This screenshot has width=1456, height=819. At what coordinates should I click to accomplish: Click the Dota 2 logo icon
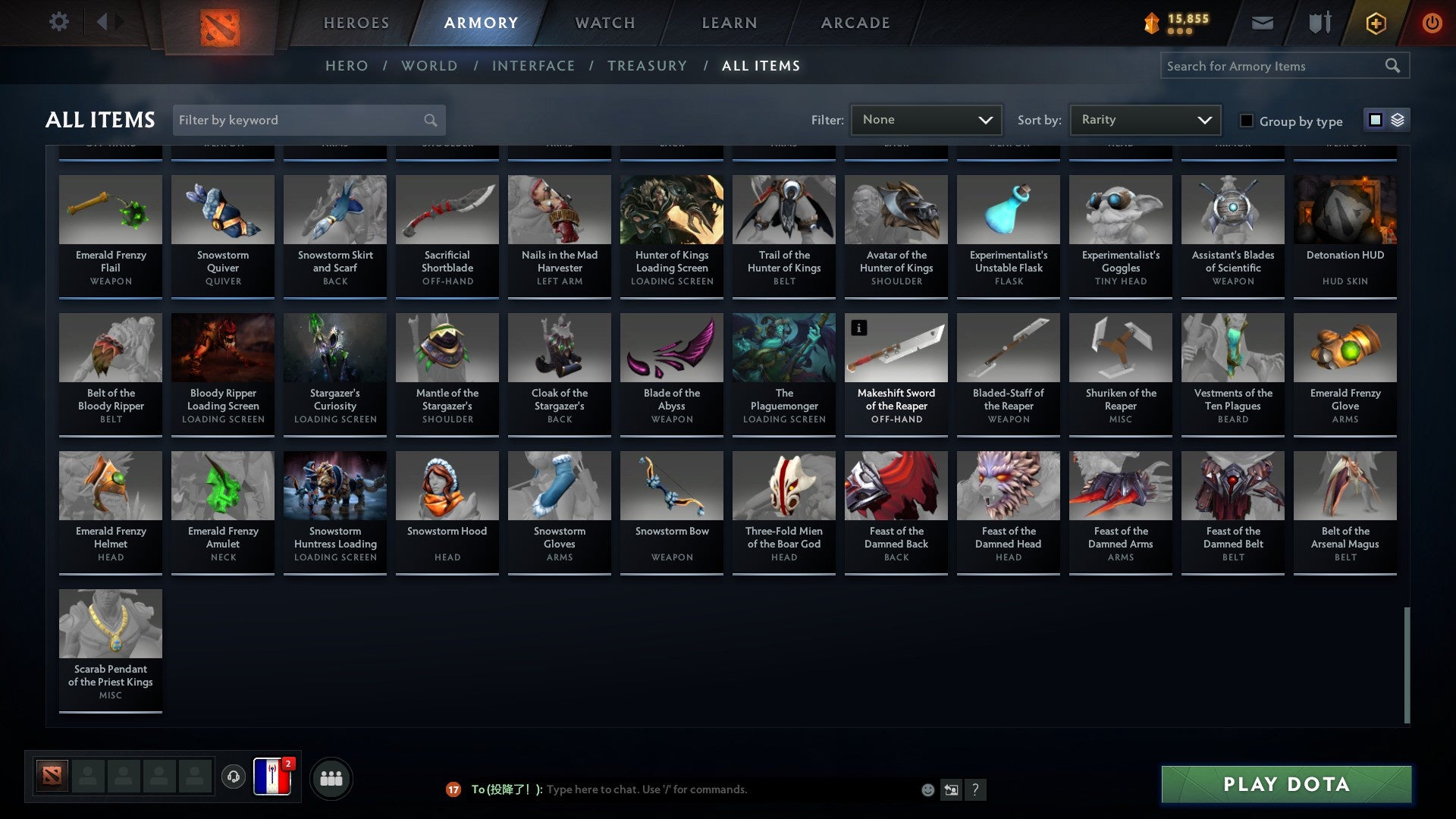click(221, 23)
